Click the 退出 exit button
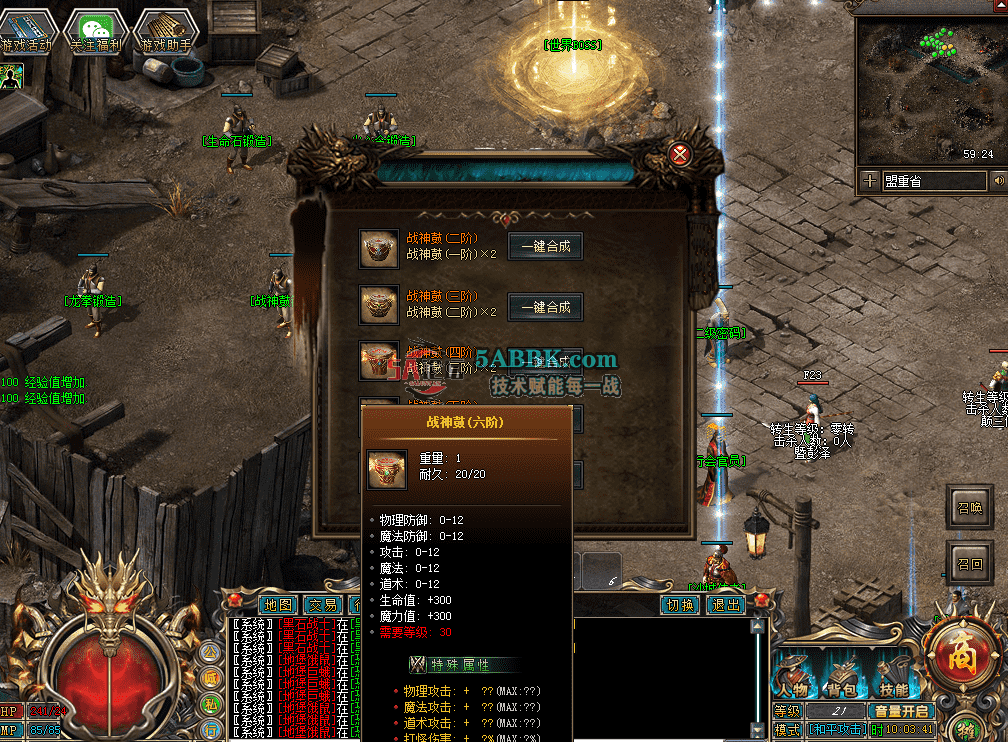Viewport: 1008px width, 742px height. point(725,605)
